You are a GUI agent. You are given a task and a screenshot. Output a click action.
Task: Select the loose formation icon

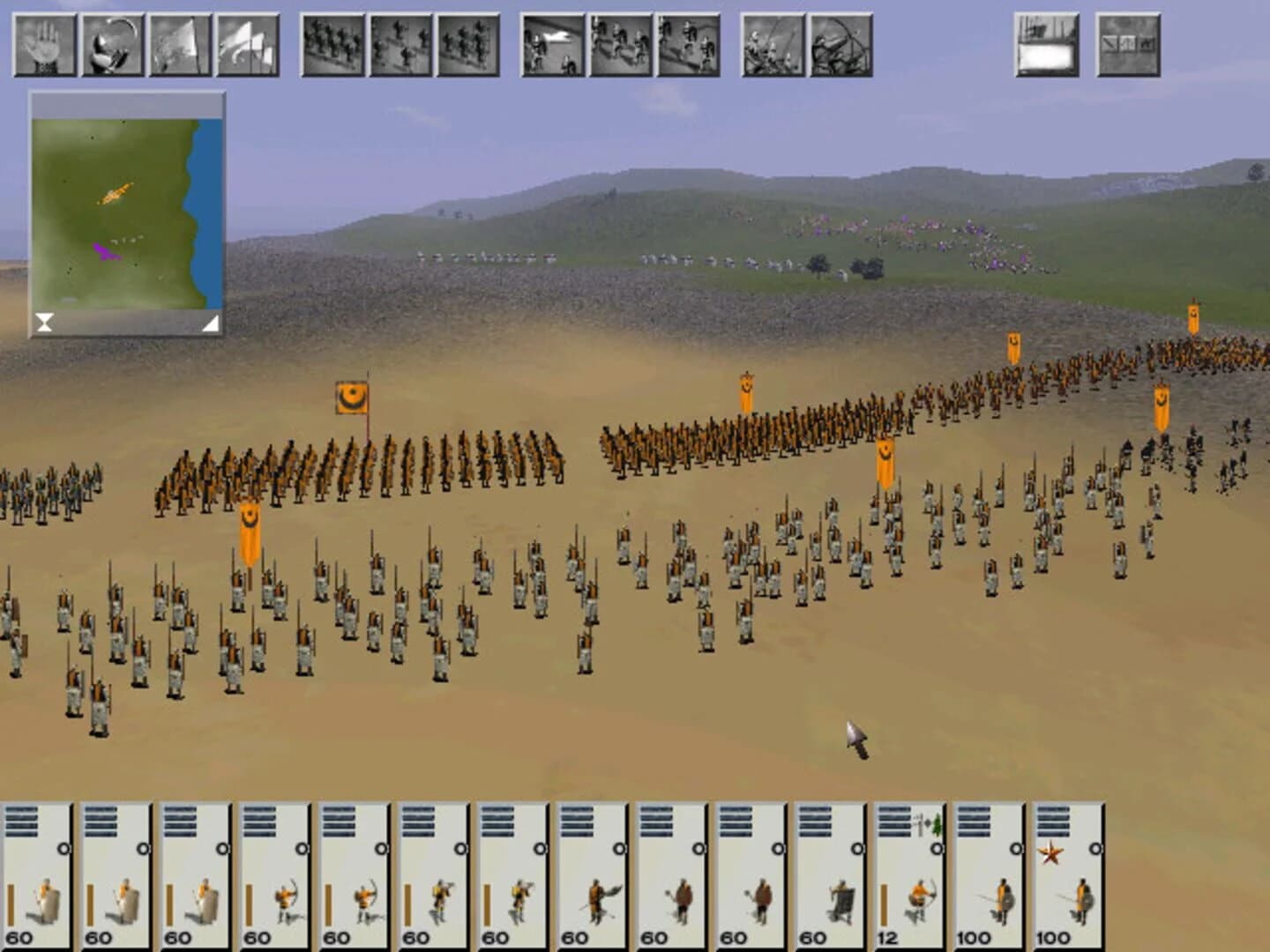point(399,41)
